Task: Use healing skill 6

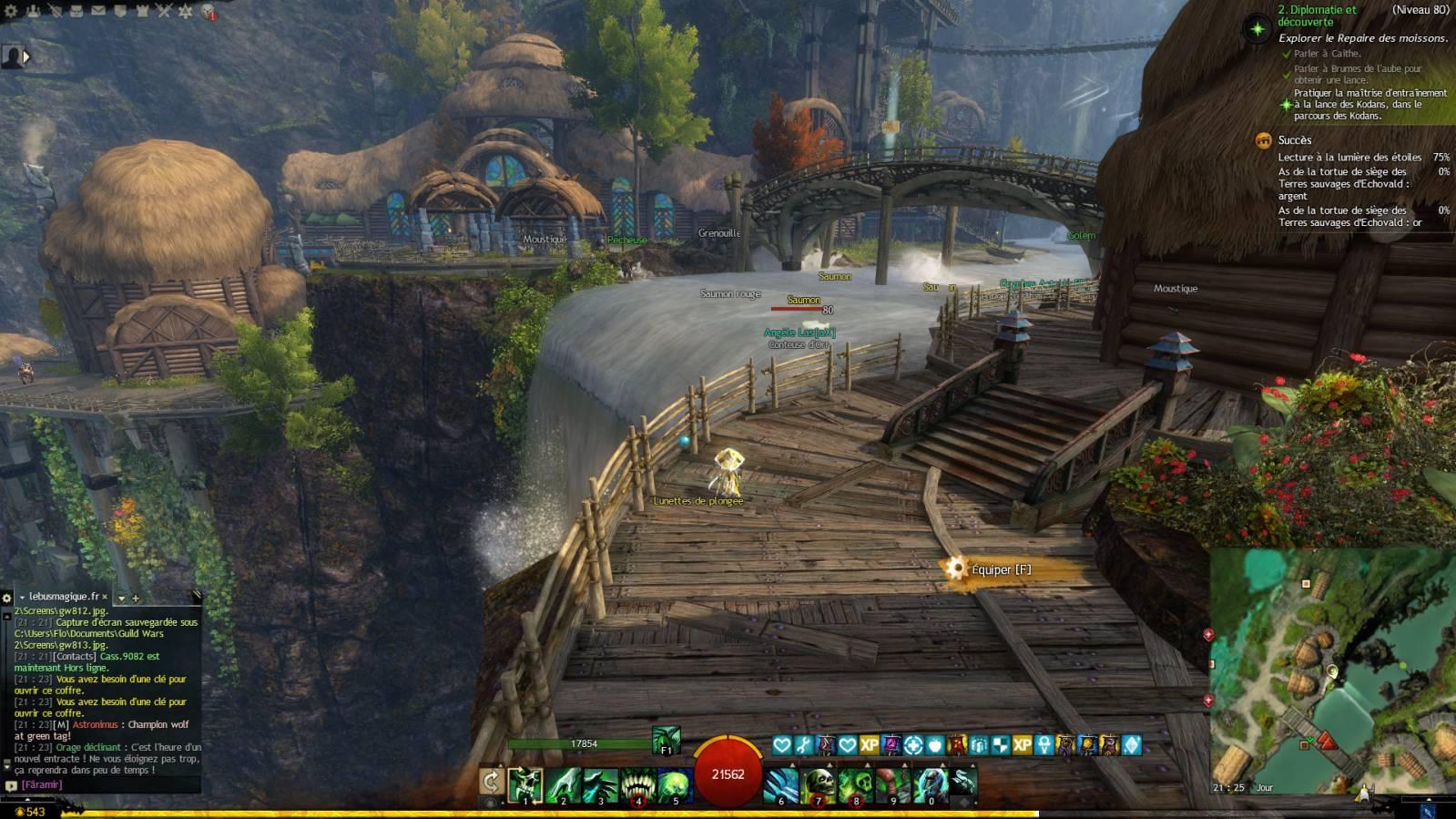Action: click(781, 785)
